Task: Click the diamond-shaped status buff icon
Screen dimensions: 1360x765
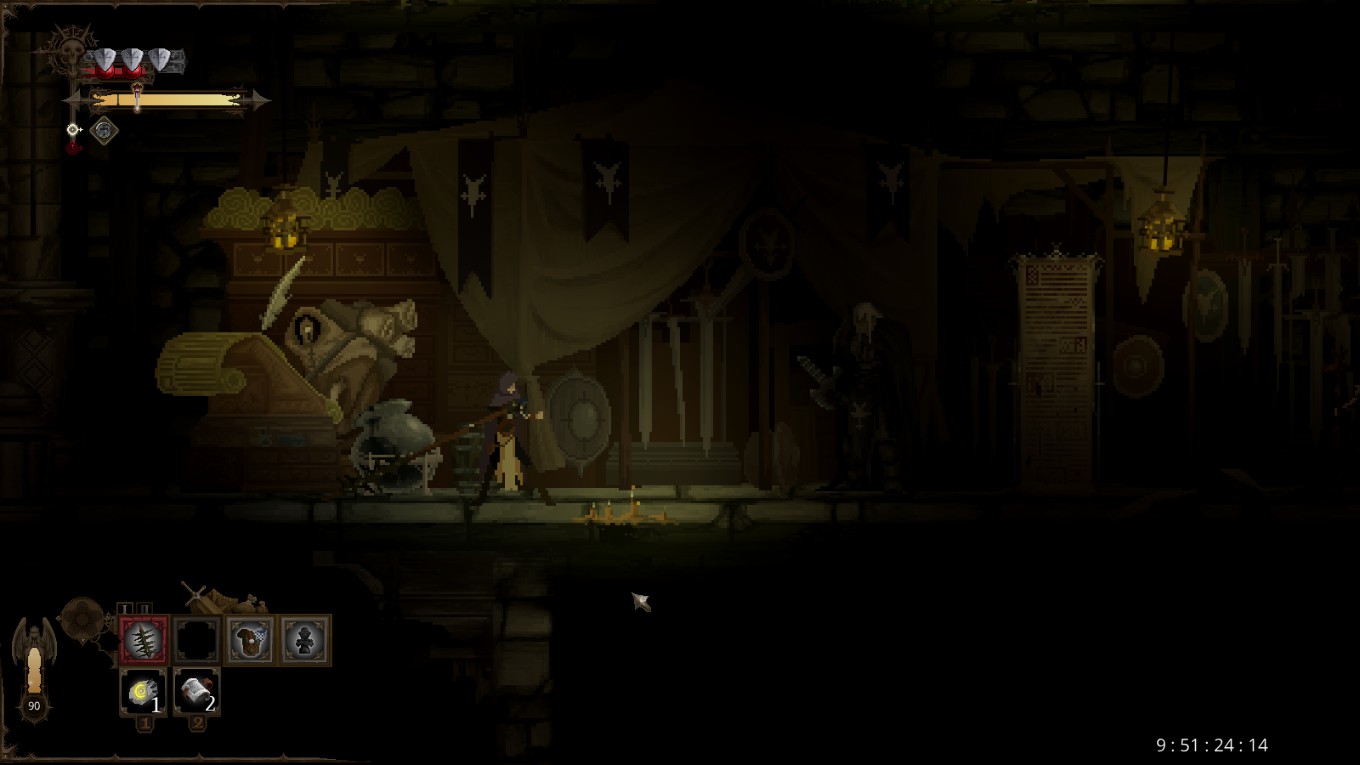Action: (103, 130)
